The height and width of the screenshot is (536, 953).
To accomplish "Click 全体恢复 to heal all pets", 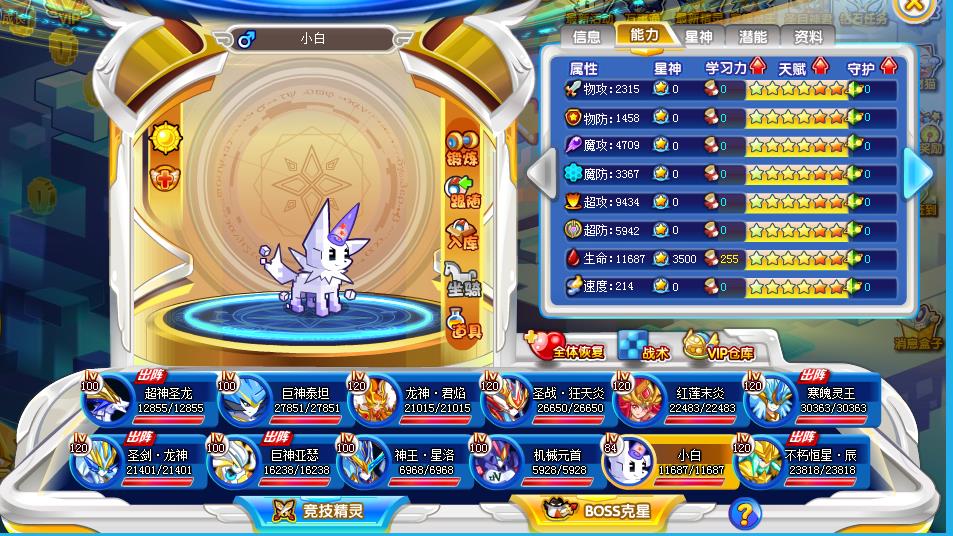I will click(567, 347).
